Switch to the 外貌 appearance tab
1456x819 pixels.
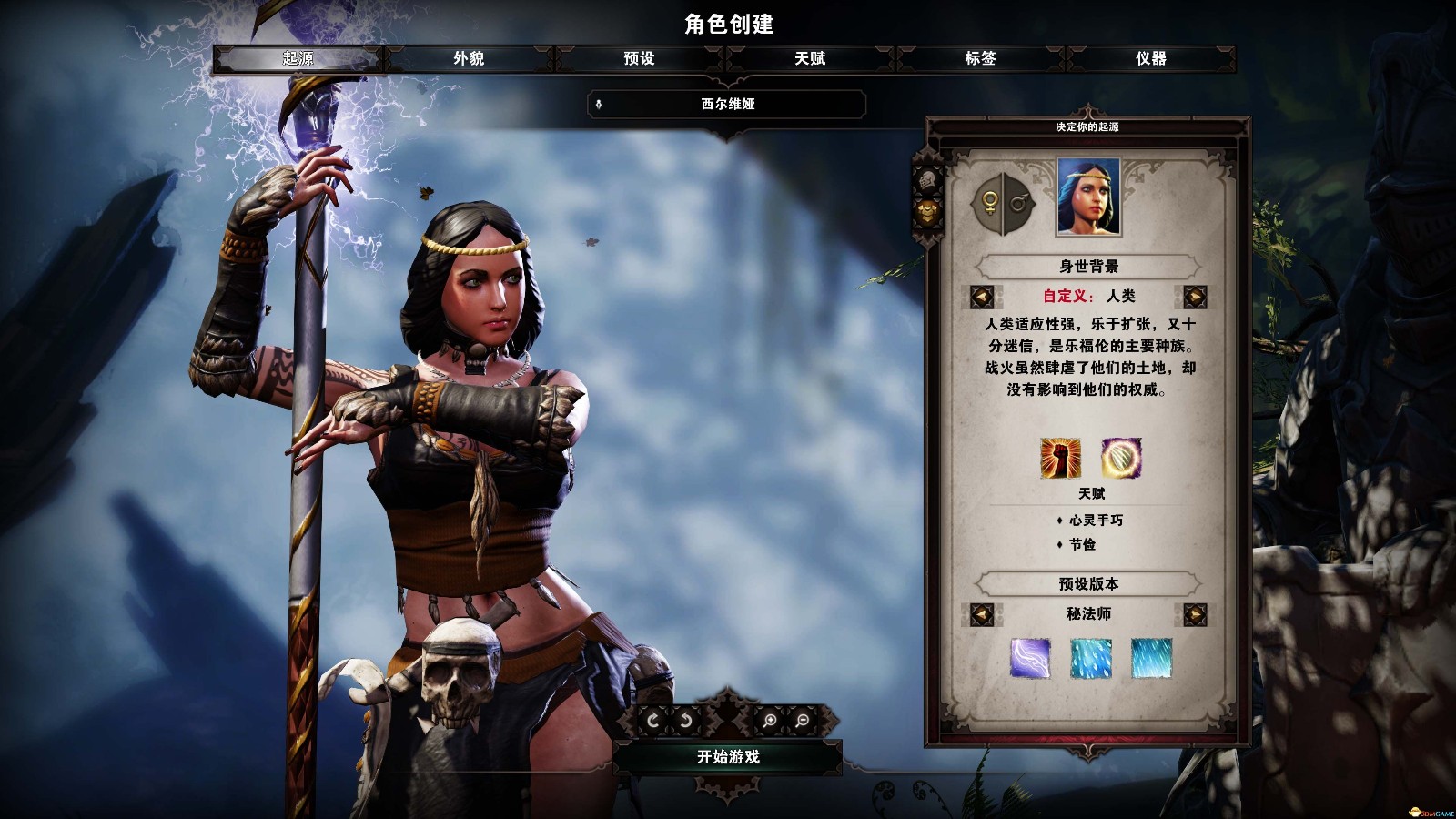pyautogui.click(x=469, y=58)
